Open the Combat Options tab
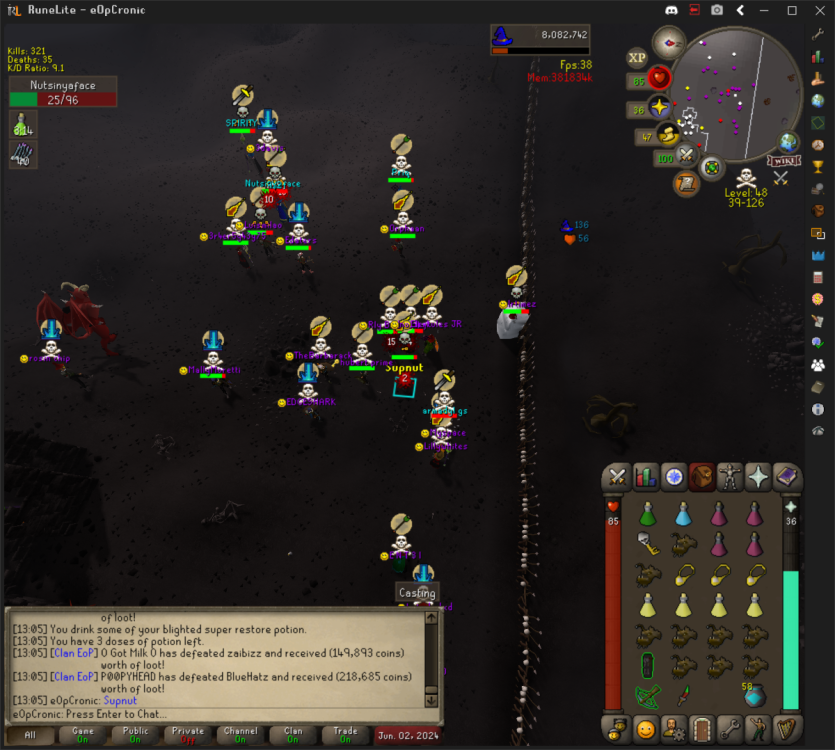 click(618, 477)
